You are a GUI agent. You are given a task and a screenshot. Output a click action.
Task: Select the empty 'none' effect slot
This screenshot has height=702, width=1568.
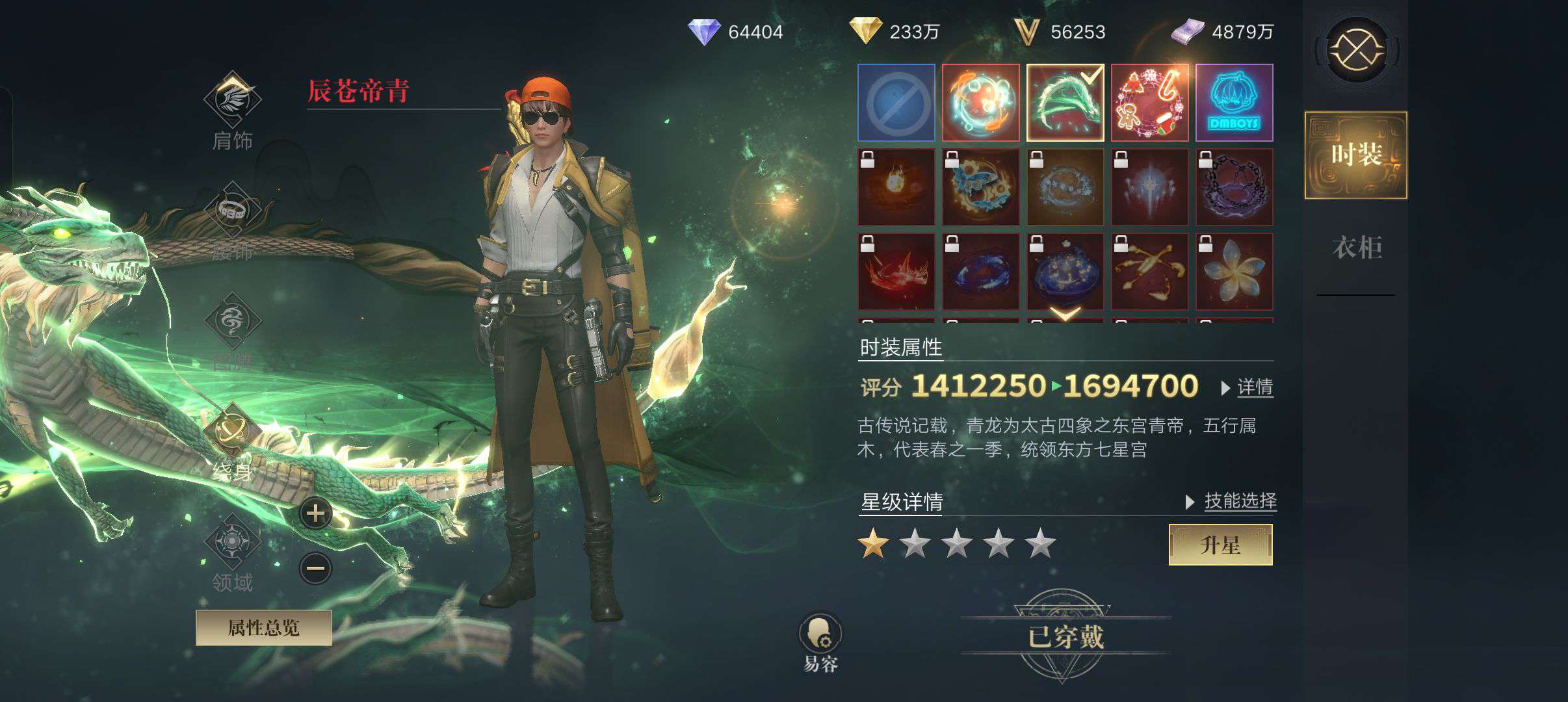pyautogui.click(x=896, y=103)
